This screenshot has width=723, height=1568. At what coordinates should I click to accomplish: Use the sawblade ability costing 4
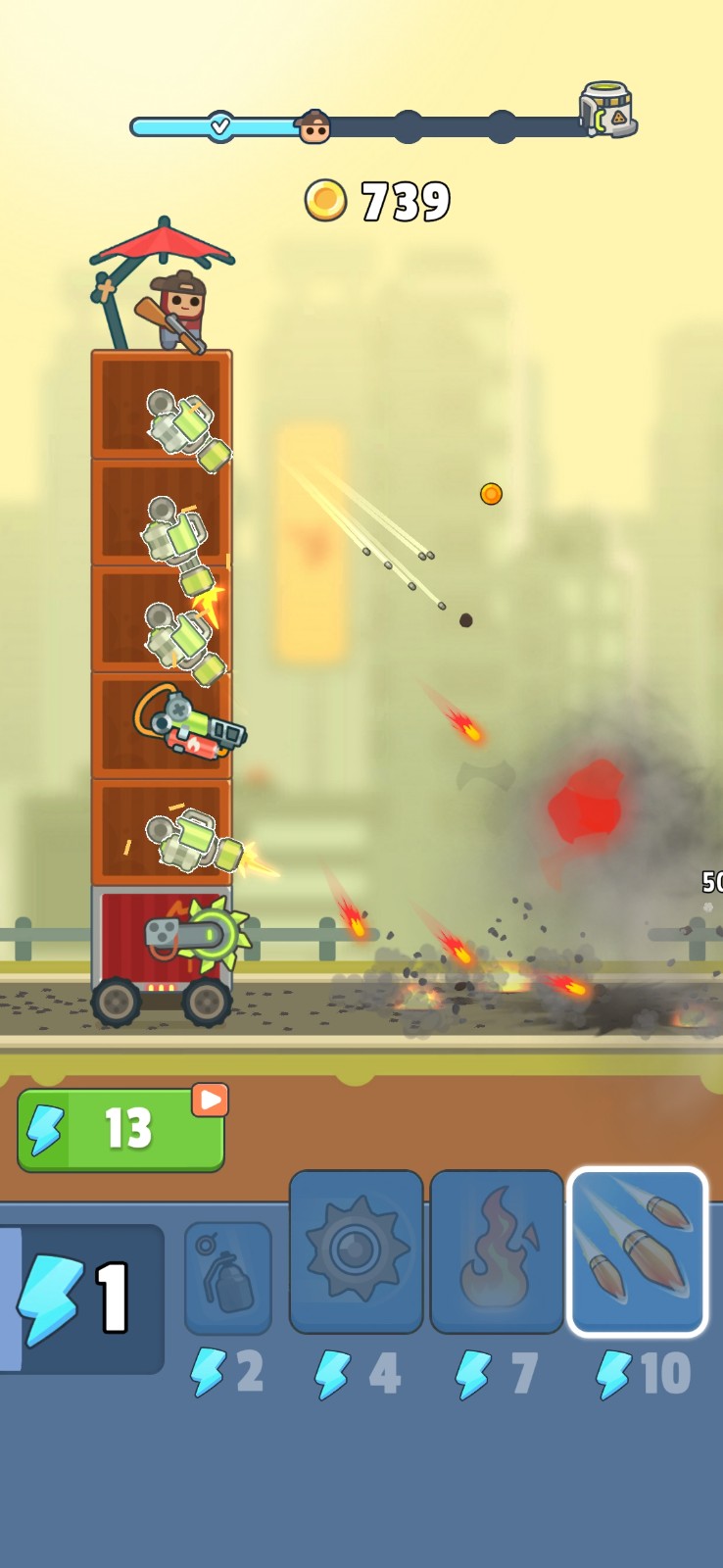[356, 1251]
